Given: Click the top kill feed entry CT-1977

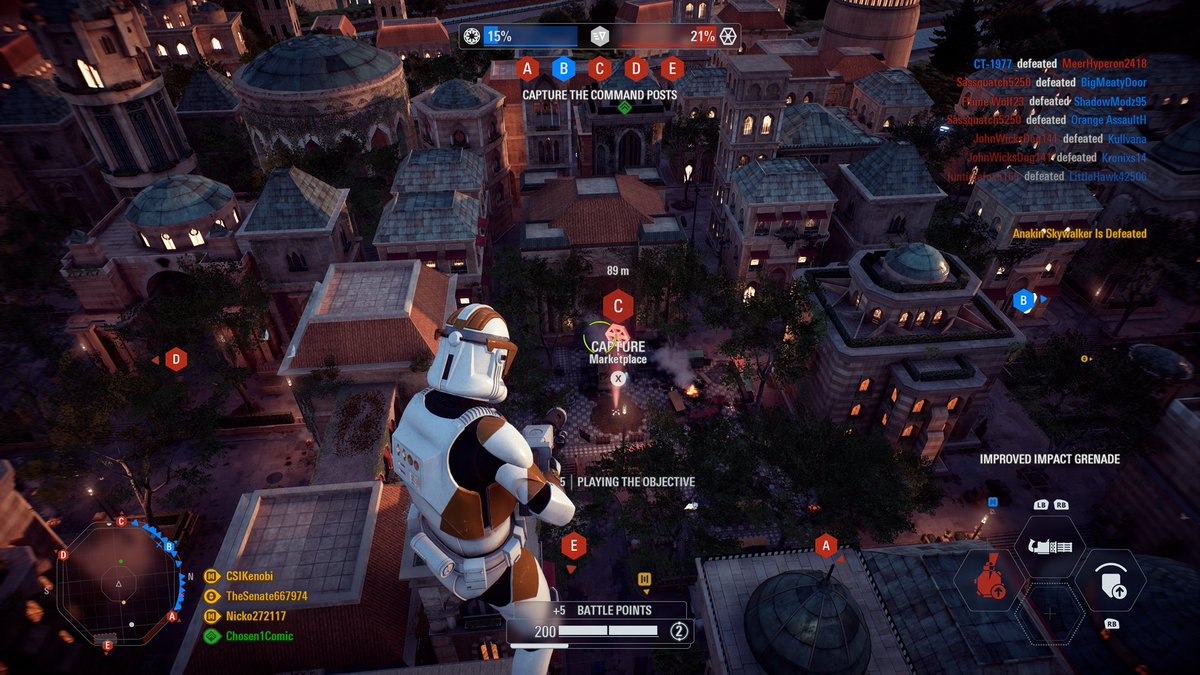Looking at the screenshot, I should (x=1000, y=64).
